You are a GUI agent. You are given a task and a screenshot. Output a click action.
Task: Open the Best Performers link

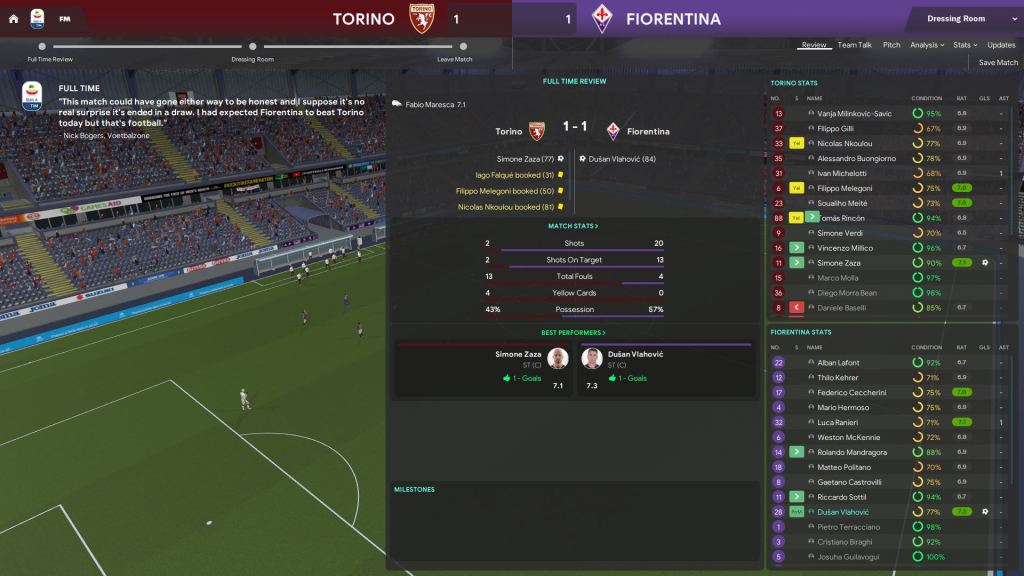tap(573, 332)
